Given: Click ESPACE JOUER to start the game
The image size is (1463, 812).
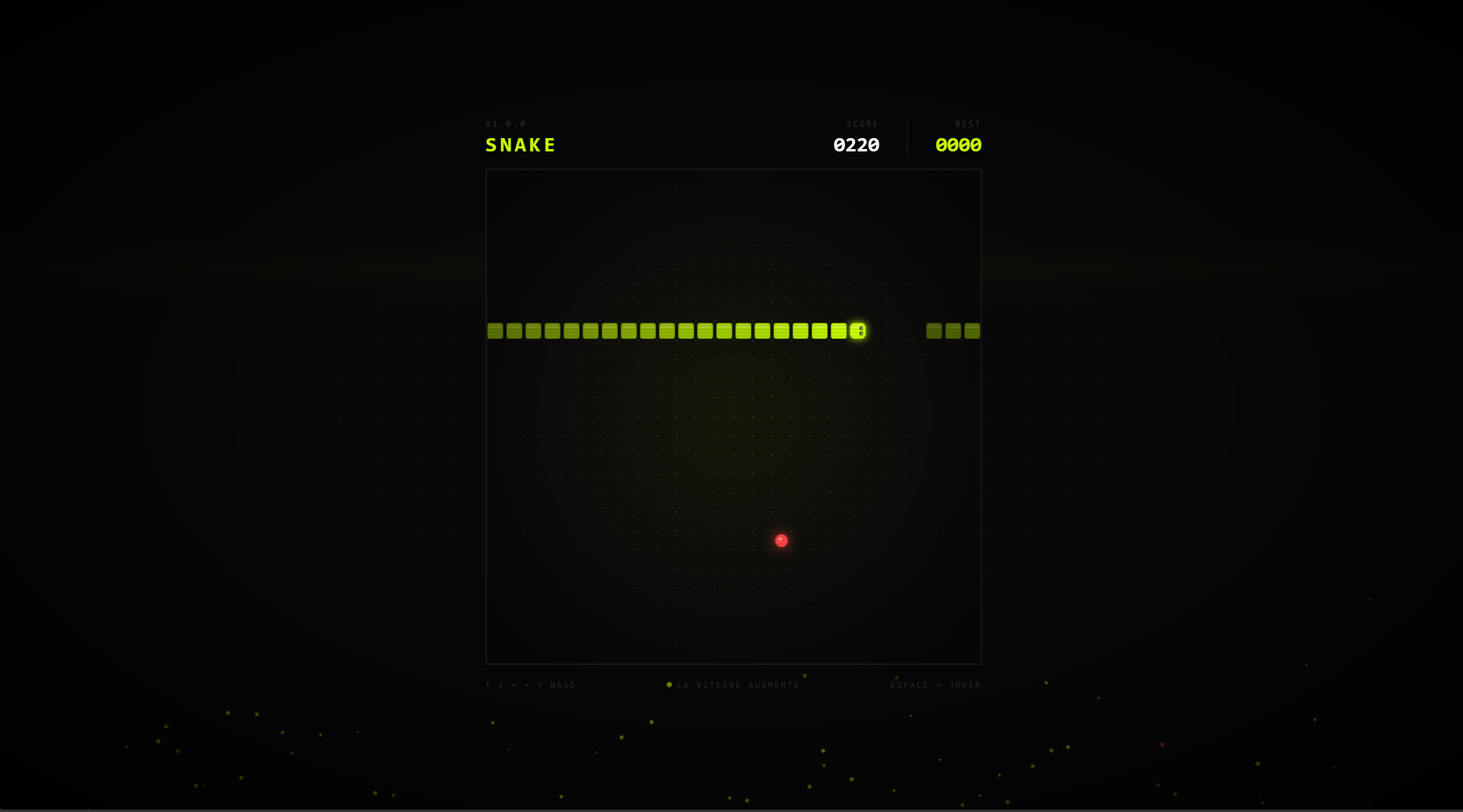Looking at the screenshot, I should click(935, 684).
